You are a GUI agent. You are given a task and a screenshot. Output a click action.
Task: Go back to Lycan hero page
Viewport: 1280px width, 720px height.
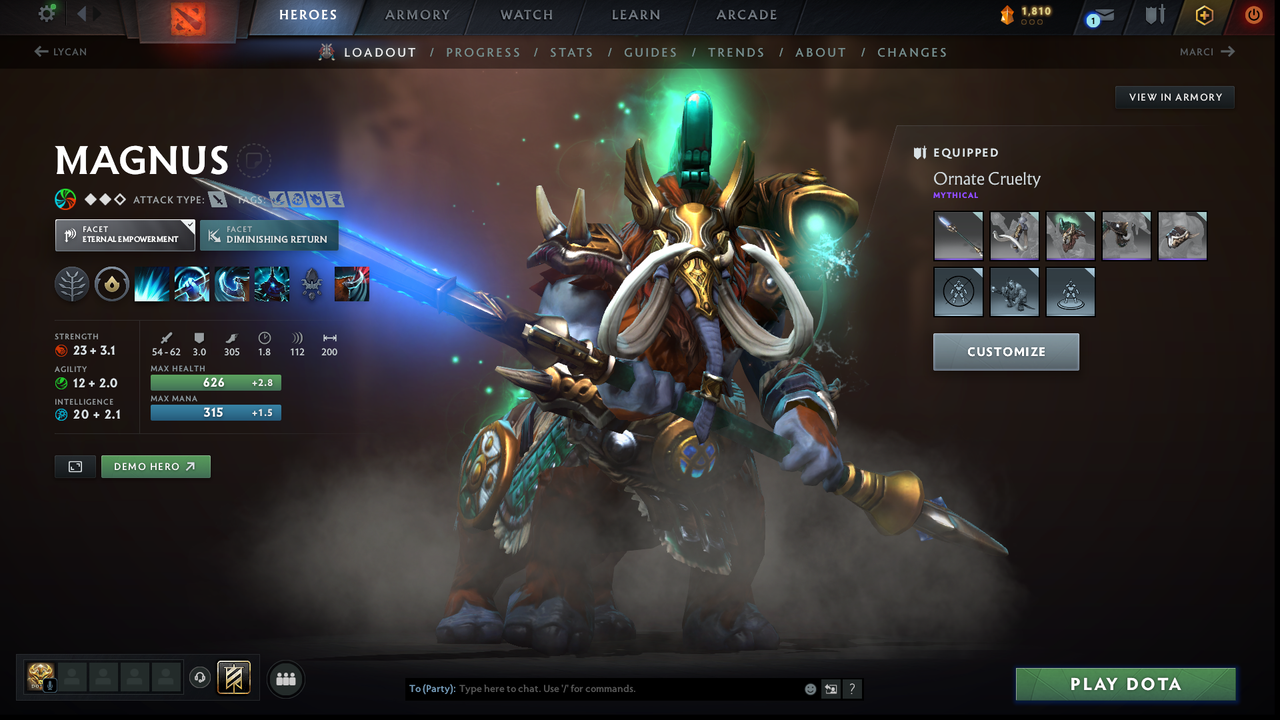(x=60, y=51)
